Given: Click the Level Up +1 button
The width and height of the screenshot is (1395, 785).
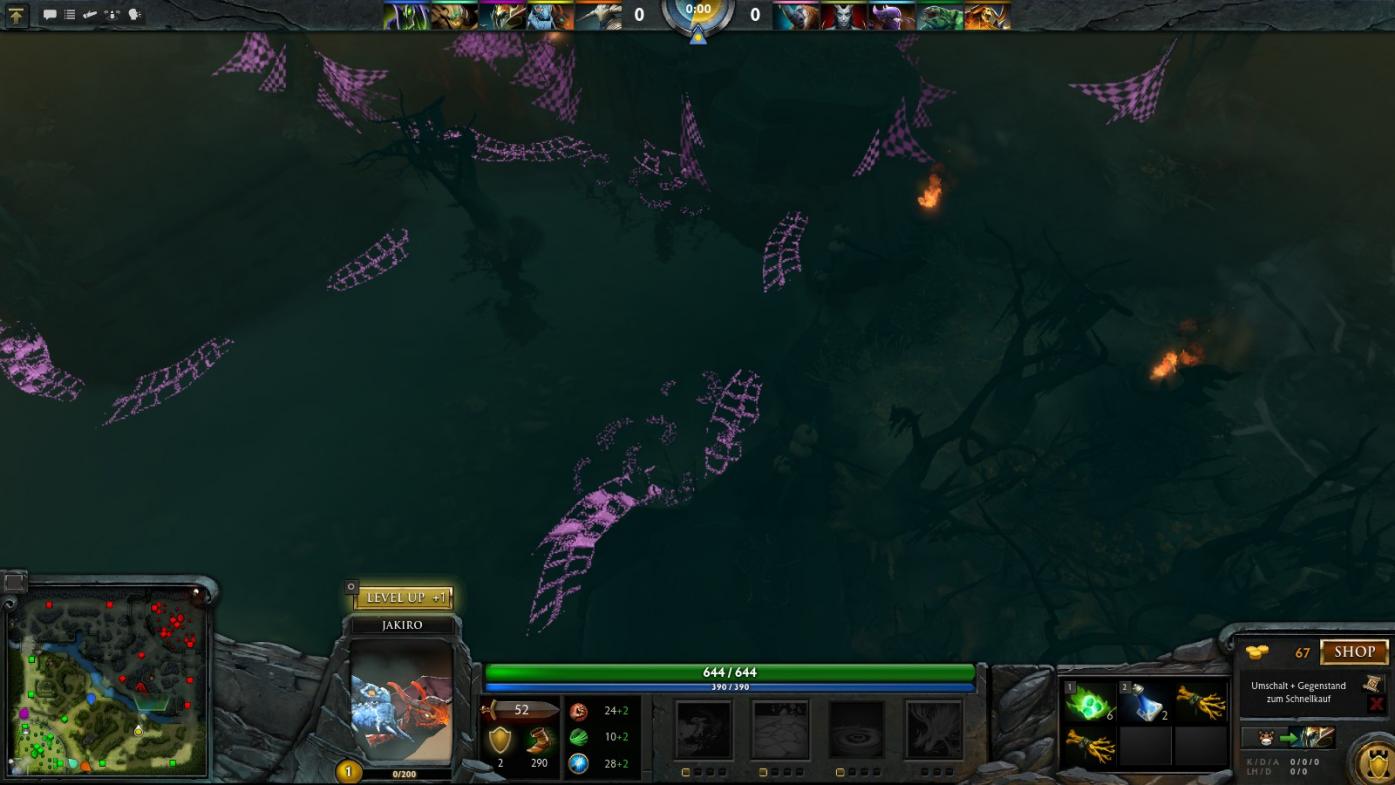Looking at the screenshot, I should click(x=403, y=598).
